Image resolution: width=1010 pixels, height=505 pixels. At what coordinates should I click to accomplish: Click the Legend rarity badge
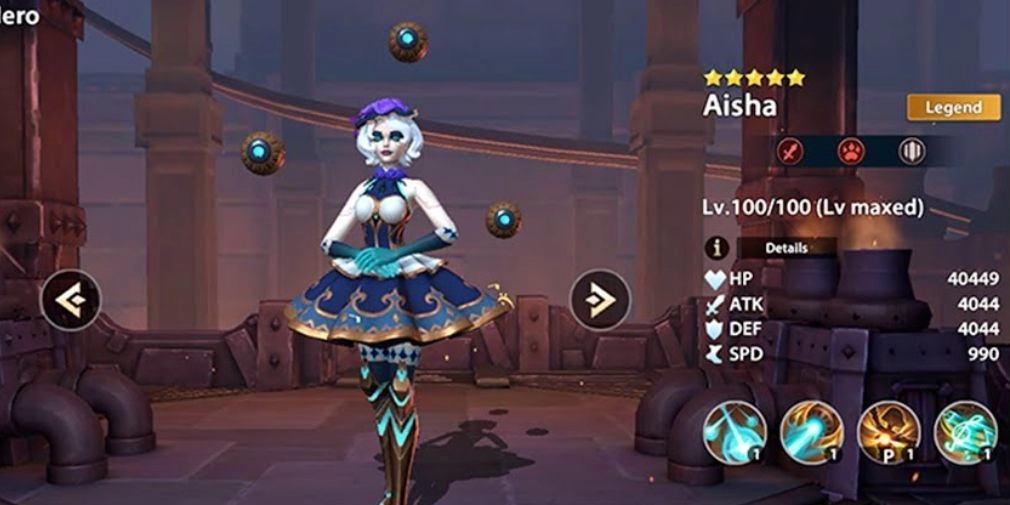pyautogui.click(x=954, y=107)
